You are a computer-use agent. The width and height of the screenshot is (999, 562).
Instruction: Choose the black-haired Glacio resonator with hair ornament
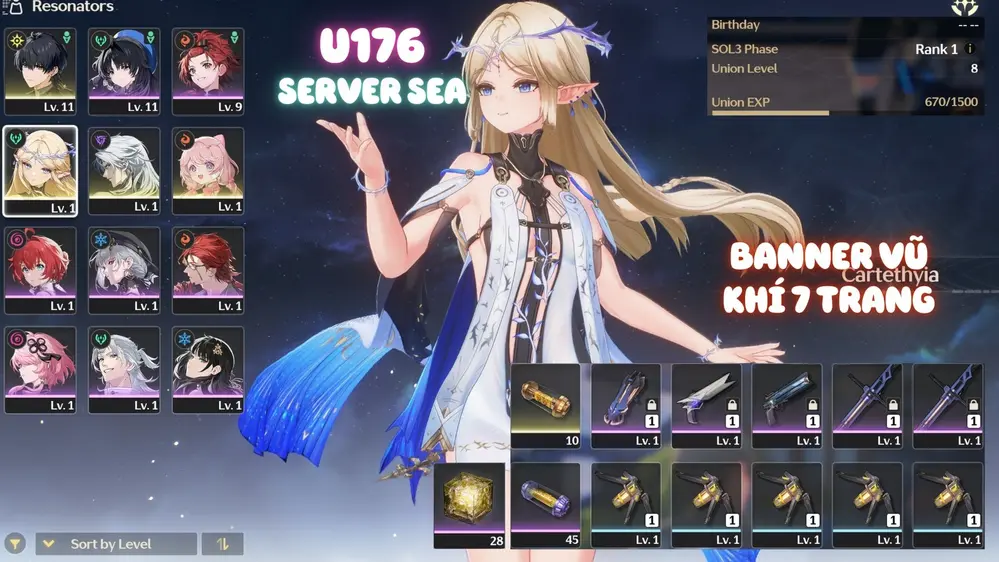coord(208,369)
